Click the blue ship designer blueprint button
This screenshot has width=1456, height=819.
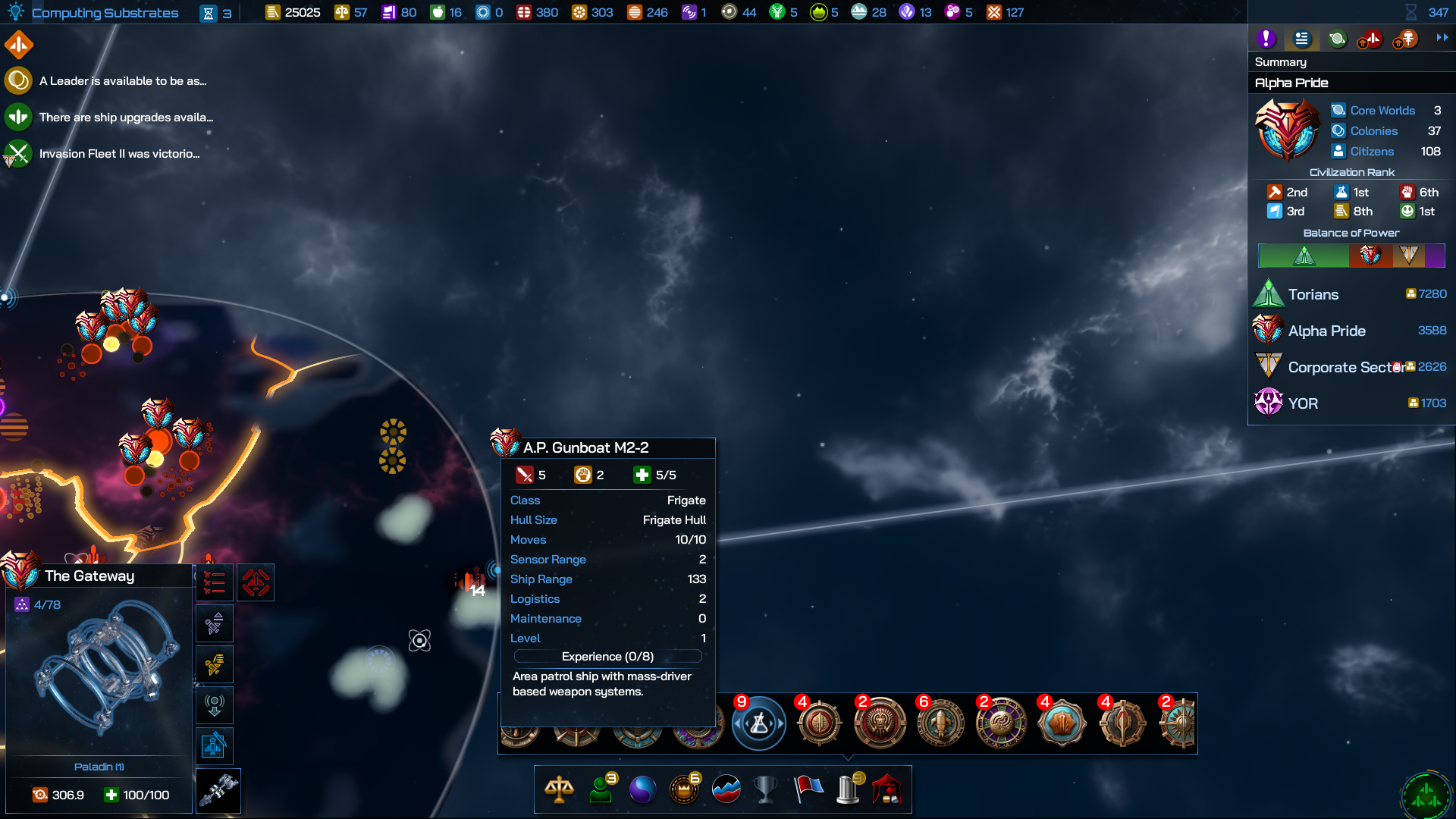pos(215,746)
